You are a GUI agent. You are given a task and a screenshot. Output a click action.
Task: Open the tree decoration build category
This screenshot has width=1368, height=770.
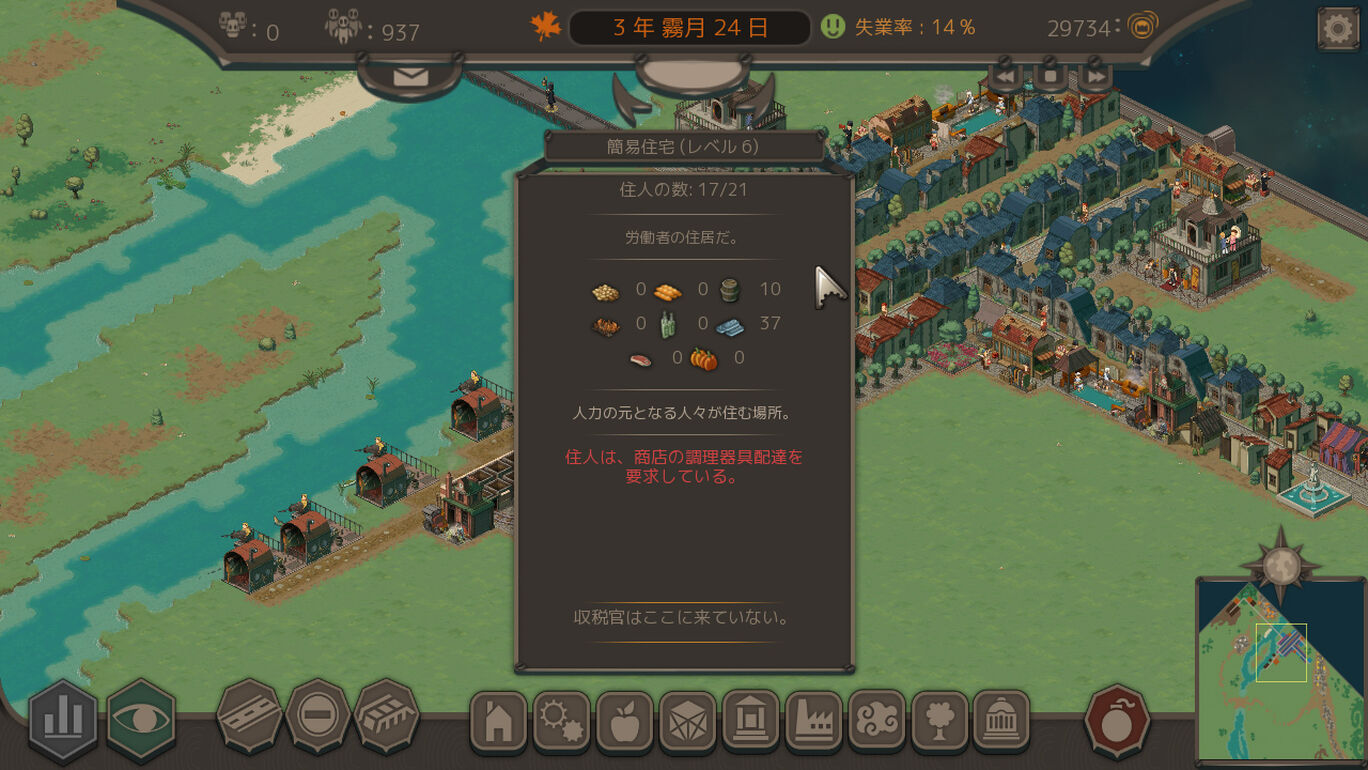click(x=939, y=722)
